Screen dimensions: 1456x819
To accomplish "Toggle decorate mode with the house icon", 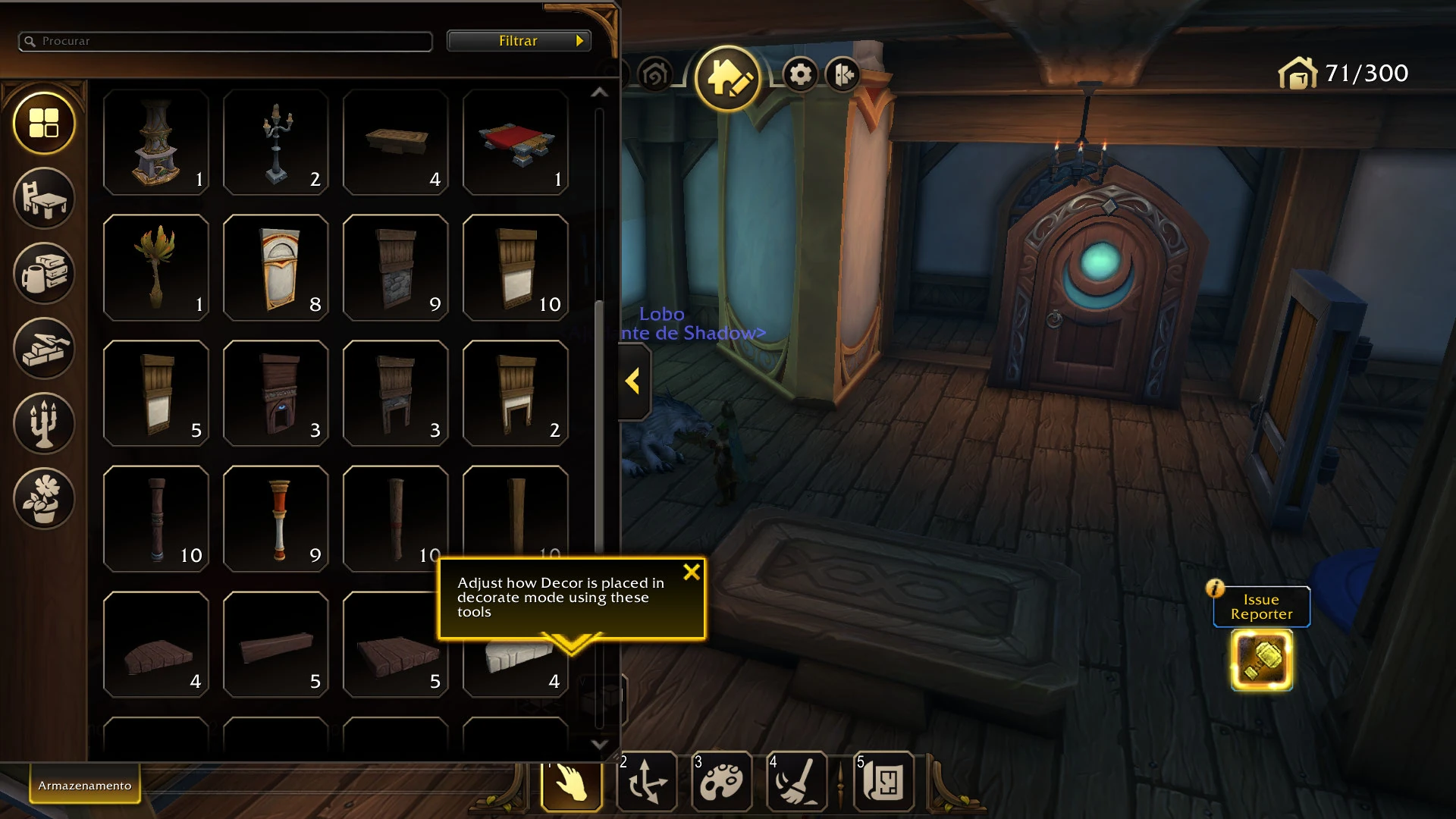I will [x=727, y=76].
